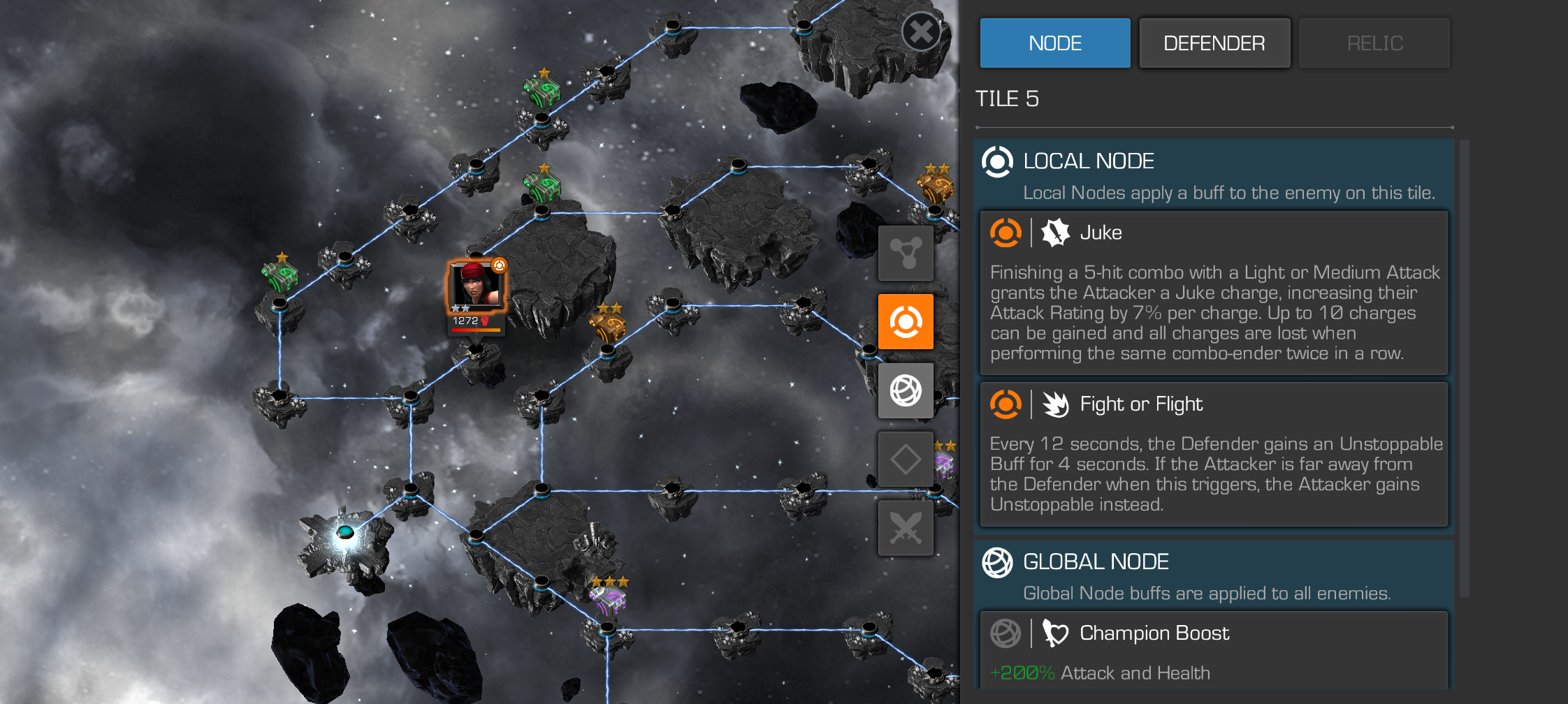Screen dimensions: 1568x704
Task: Close the tile info panel
Action: 921,31
